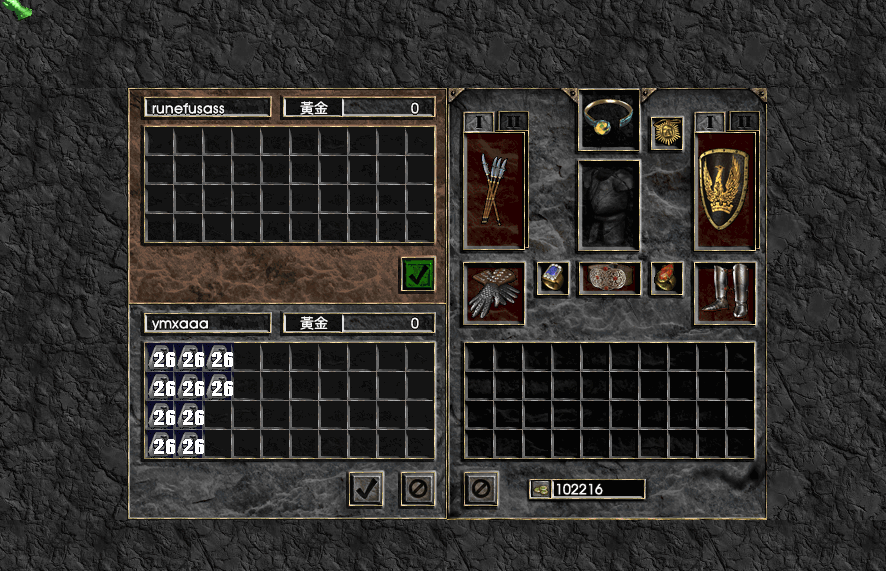
Task: Choose the dark body armor slot
Action: coord(610,204)
